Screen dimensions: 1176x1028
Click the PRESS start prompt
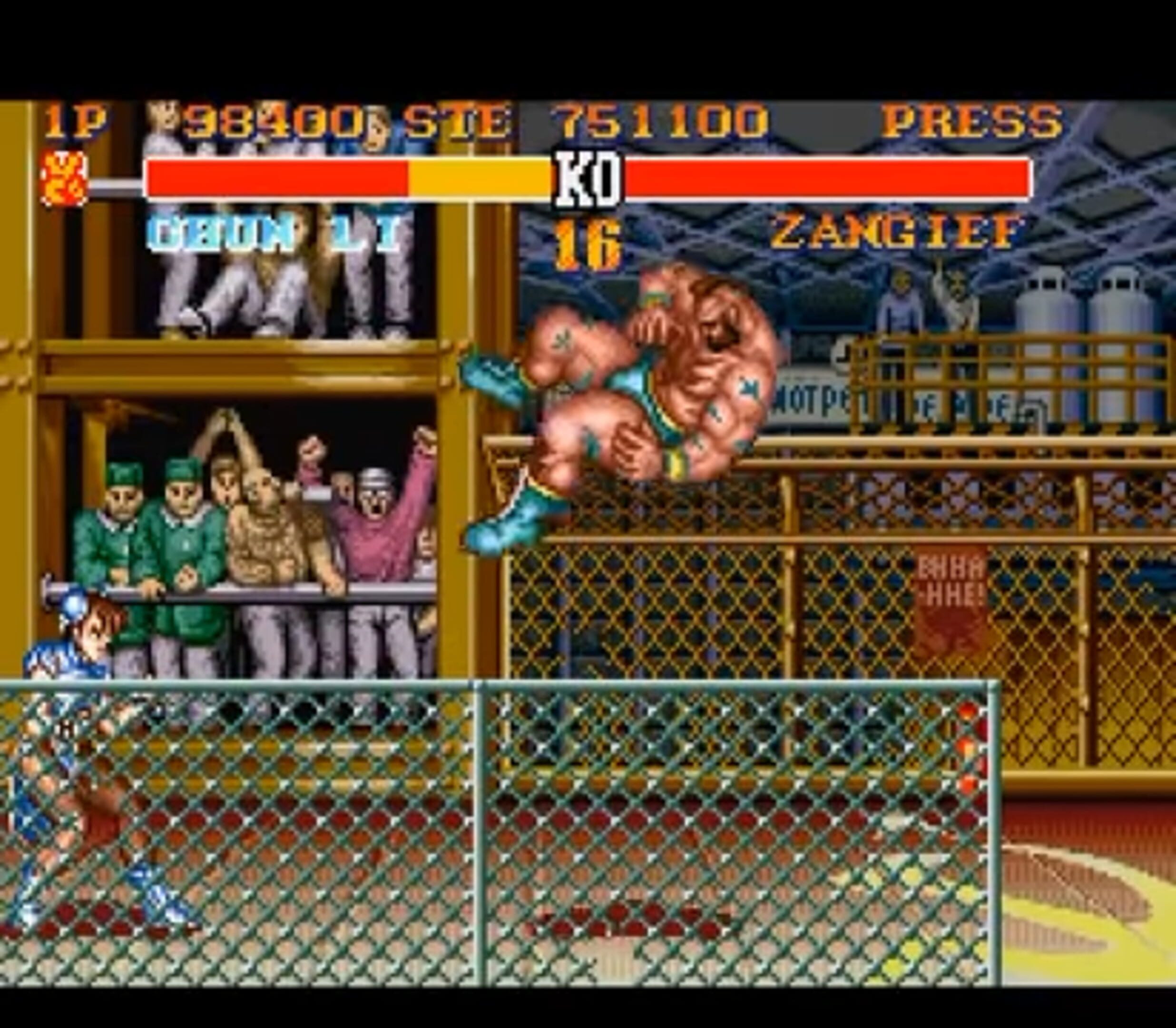point(975,118)
